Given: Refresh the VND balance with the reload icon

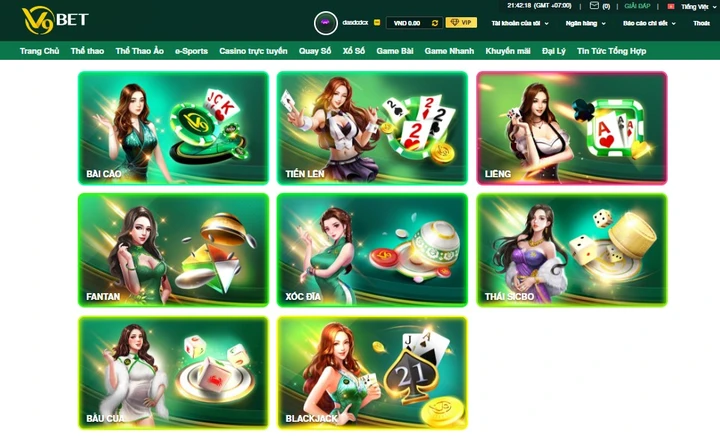Looking at the screenshot, I should pyautogui.click(x=434, y=22).
